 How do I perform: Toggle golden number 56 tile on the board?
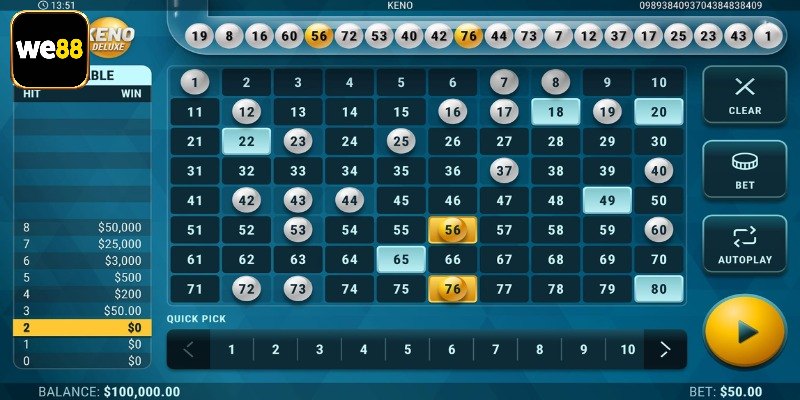point(452,230)
